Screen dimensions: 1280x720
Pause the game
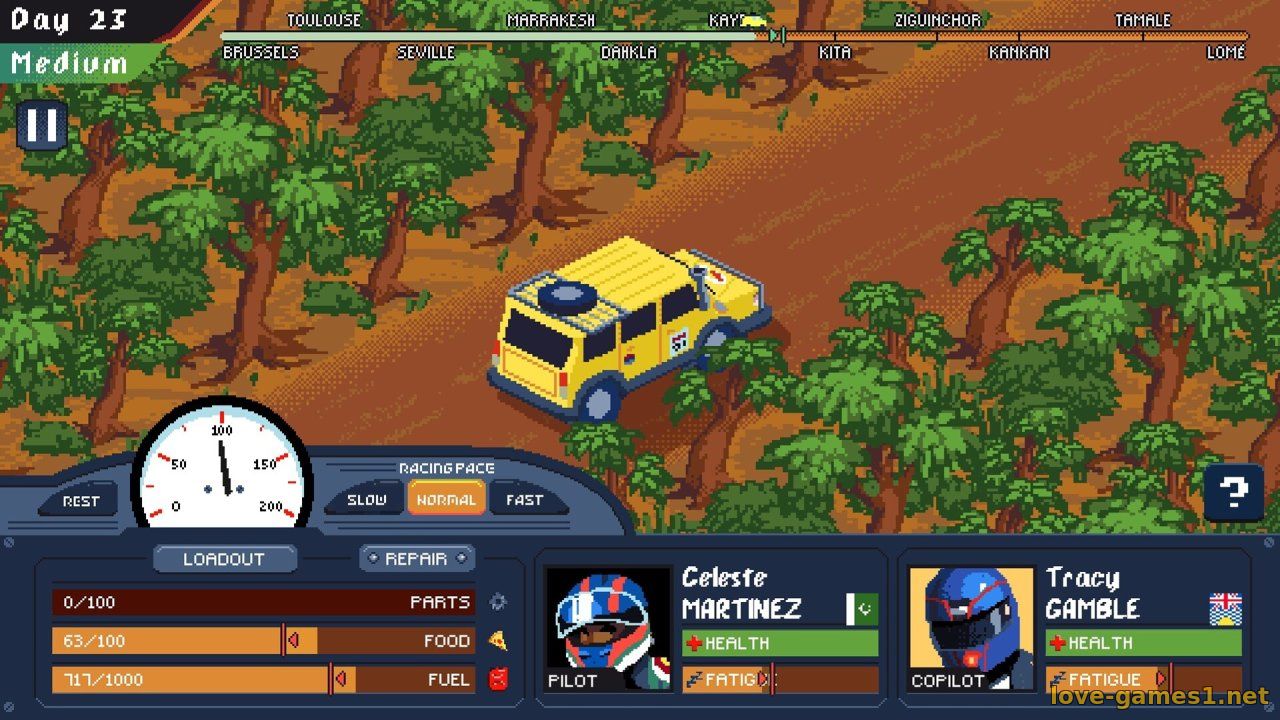coord(42,126)
